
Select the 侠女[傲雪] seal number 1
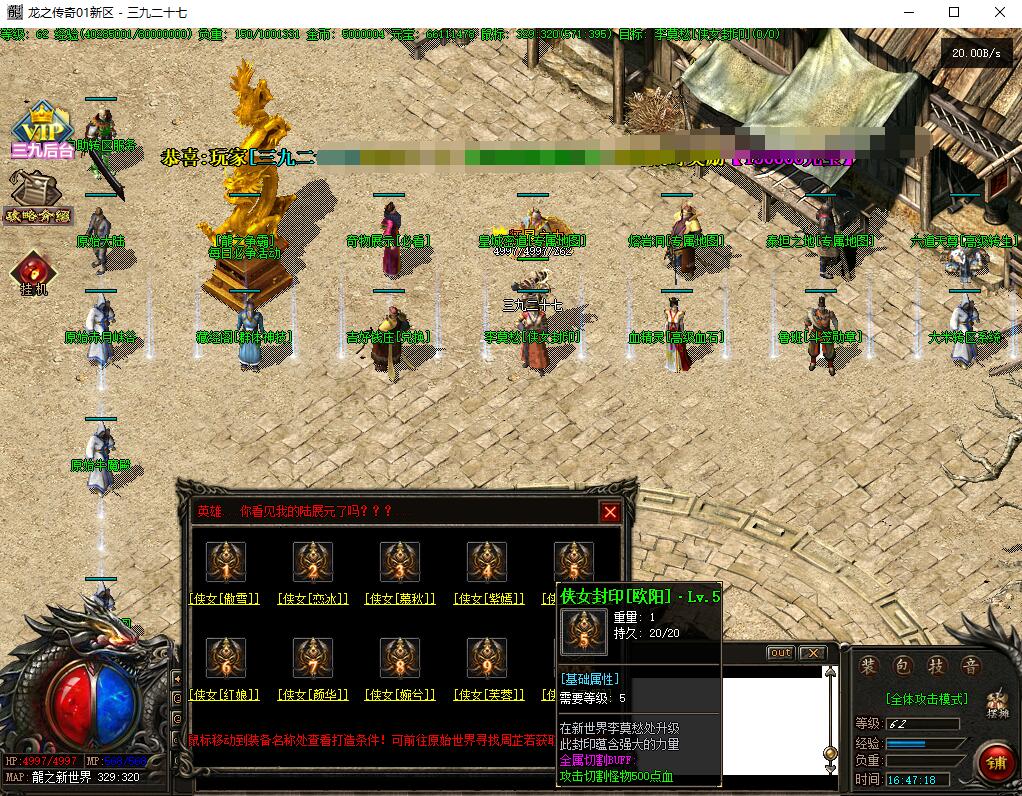(226, 562)
